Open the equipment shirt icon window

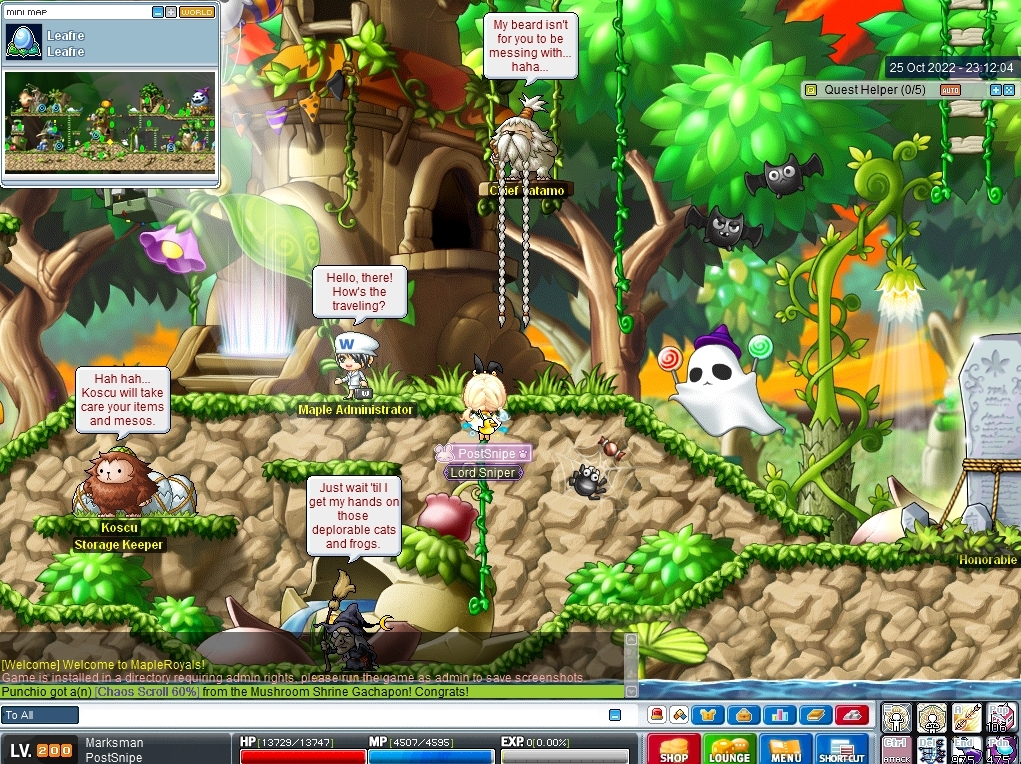coord(708,715)
